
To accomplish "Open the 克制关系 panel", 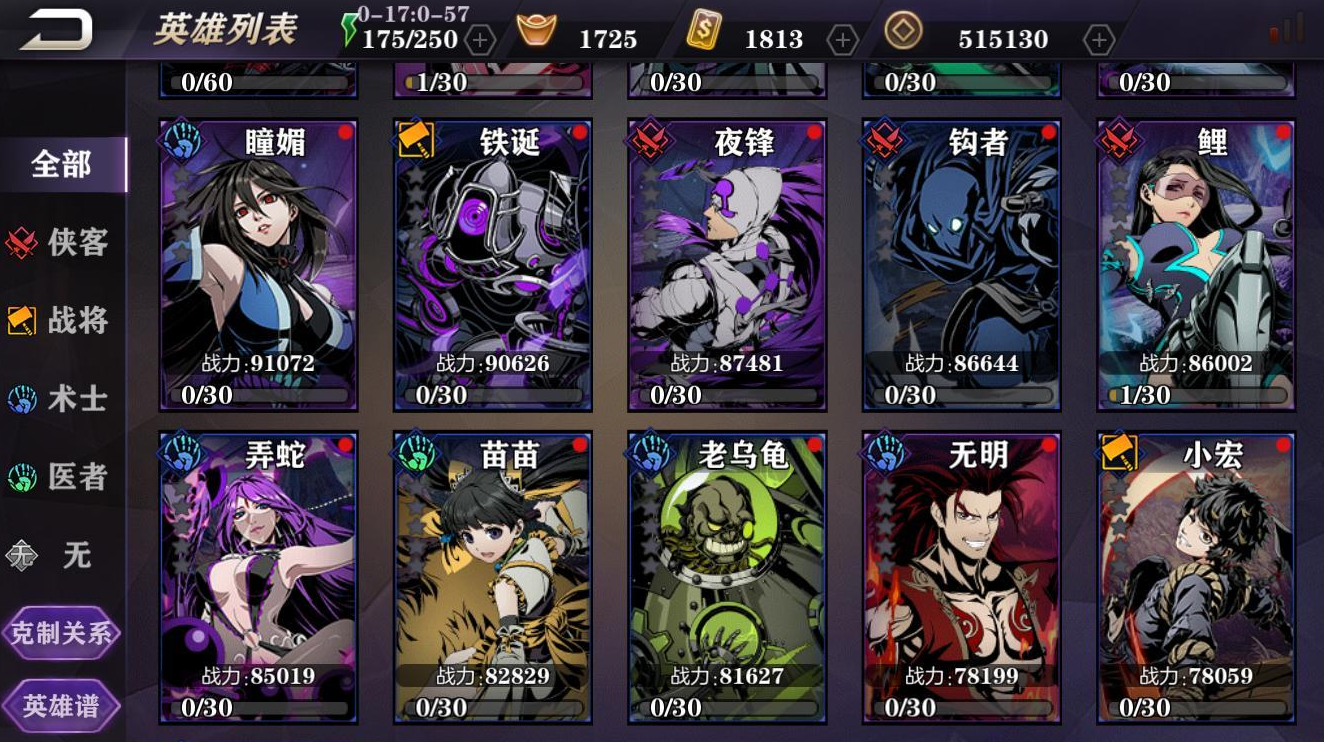I will pyautogui.click(x=62, y=633).
